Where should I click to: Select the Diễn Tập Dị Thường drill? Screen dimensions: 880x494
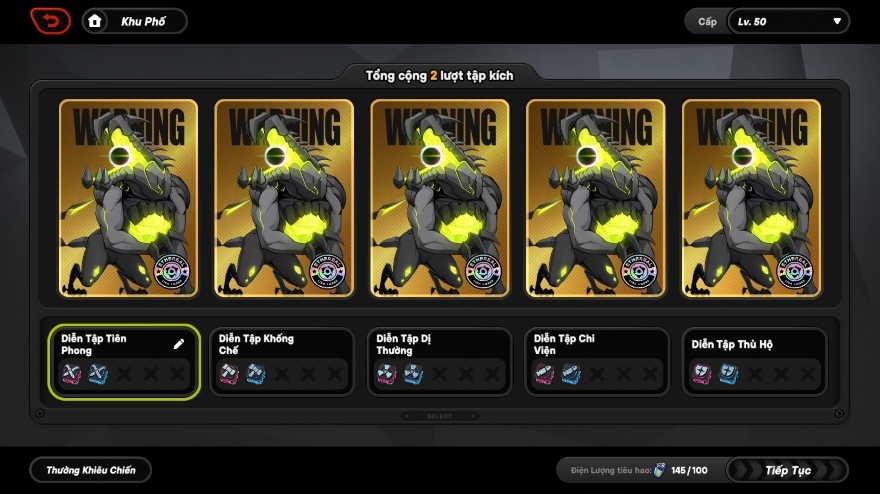[439, 361]
